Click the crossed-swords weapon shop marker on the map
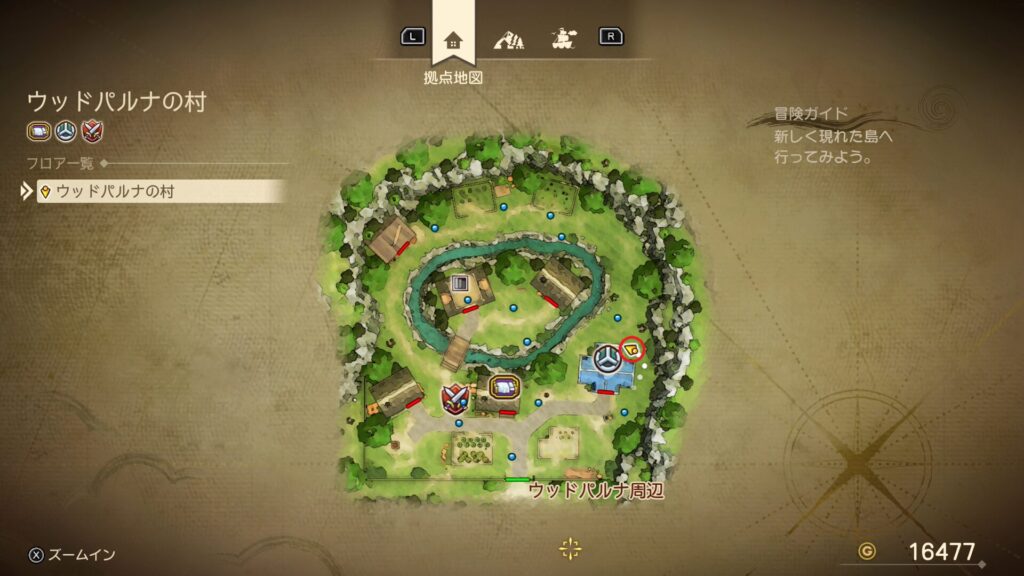 pyautogui.click(x=457, y=398)
